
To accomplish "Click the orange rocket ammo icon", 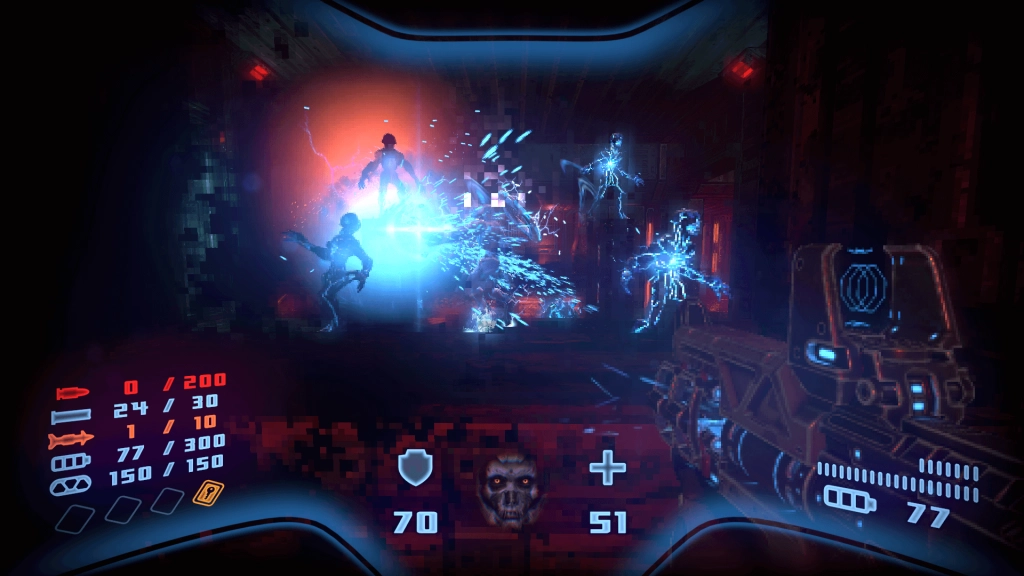I will click(71, 437).
